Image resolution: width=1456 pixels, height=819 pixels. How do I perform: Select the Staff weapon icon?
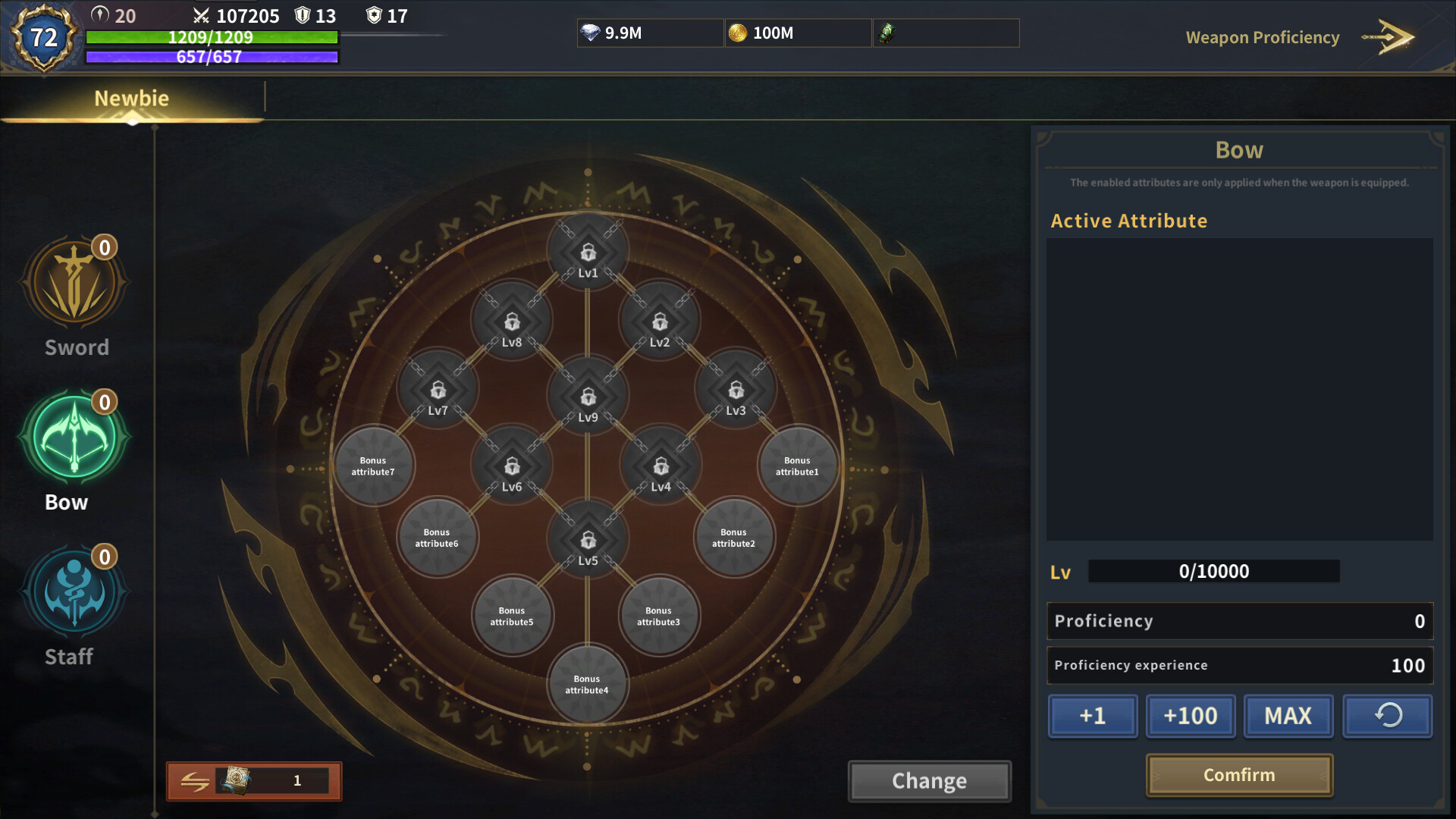click(x=75, y=592)
